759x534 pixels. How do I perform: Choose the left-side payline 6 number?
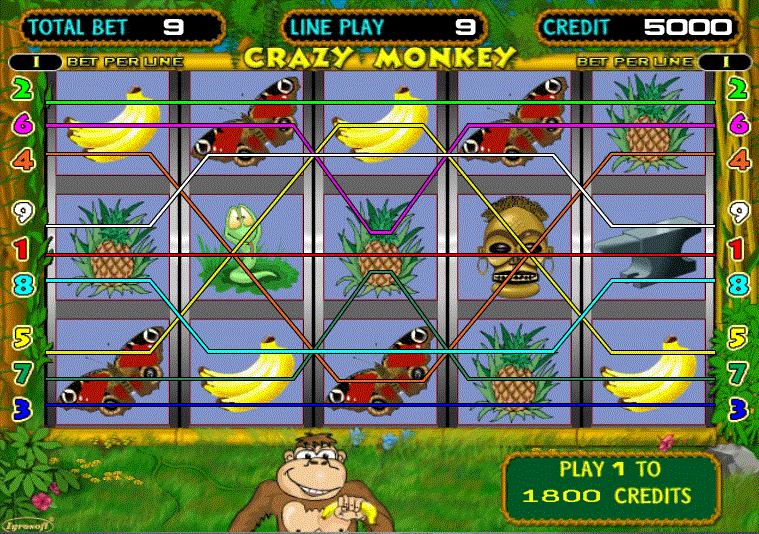19,125
